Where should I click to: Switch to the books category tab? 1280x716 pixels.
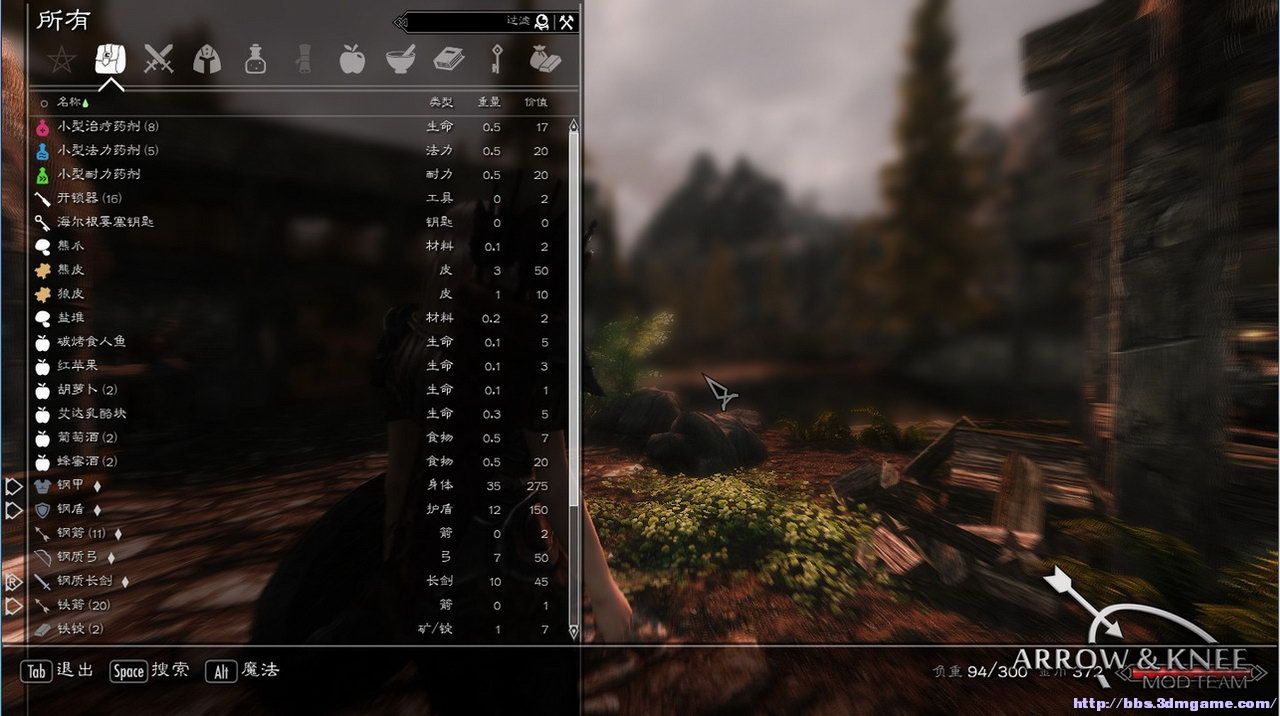449,60
